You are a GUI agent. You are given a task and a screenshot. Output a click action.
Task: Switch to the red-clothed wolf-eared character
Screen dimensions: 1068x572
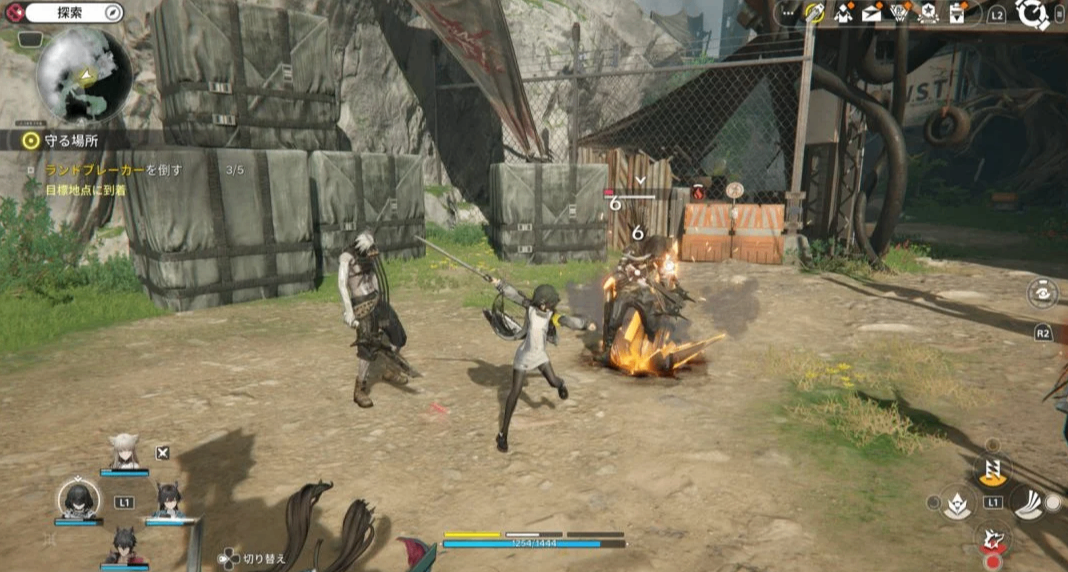coord(124,546)
